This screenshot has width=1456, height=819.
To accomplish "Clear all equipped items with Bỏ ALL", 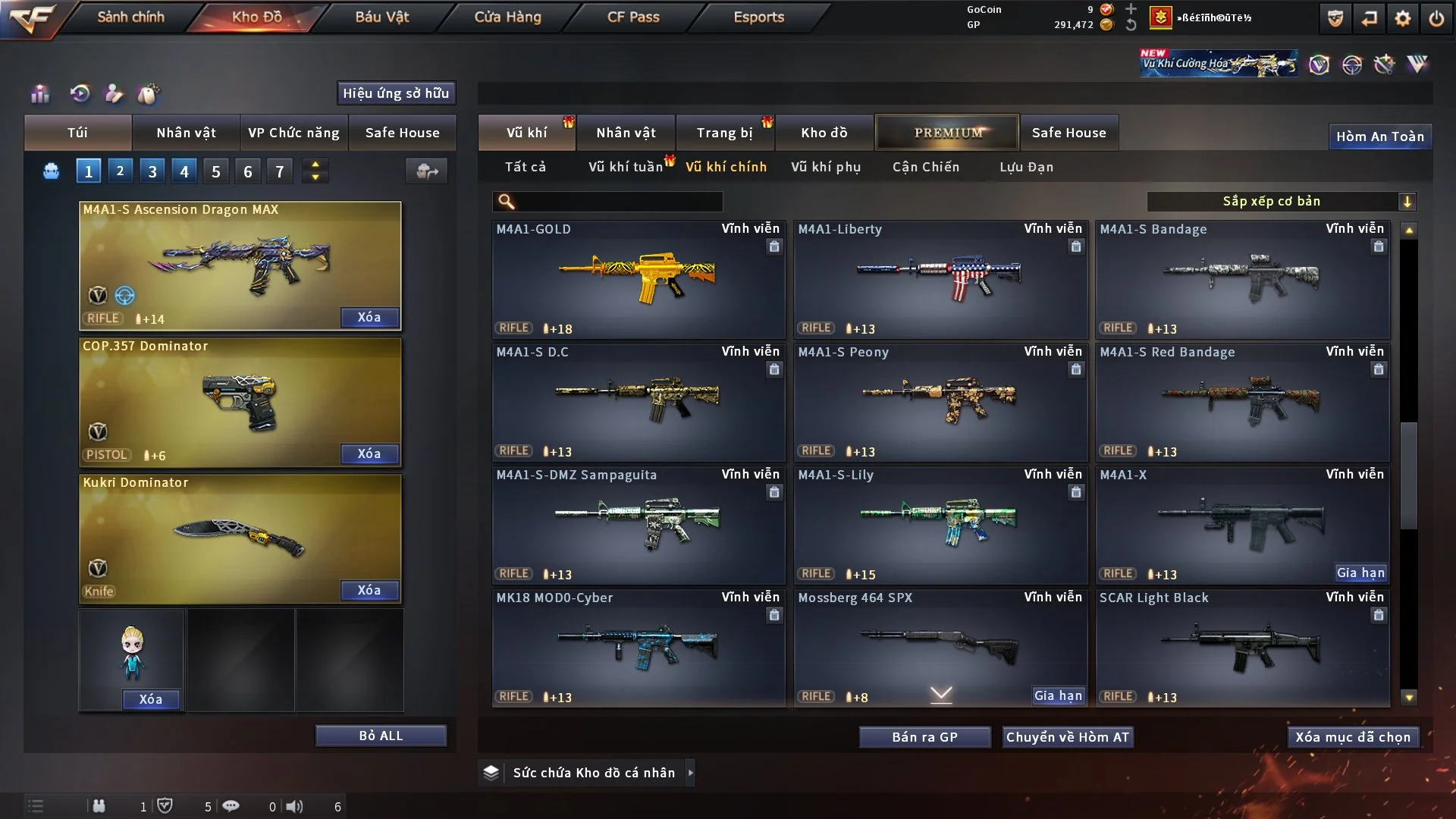I will 381,736.
